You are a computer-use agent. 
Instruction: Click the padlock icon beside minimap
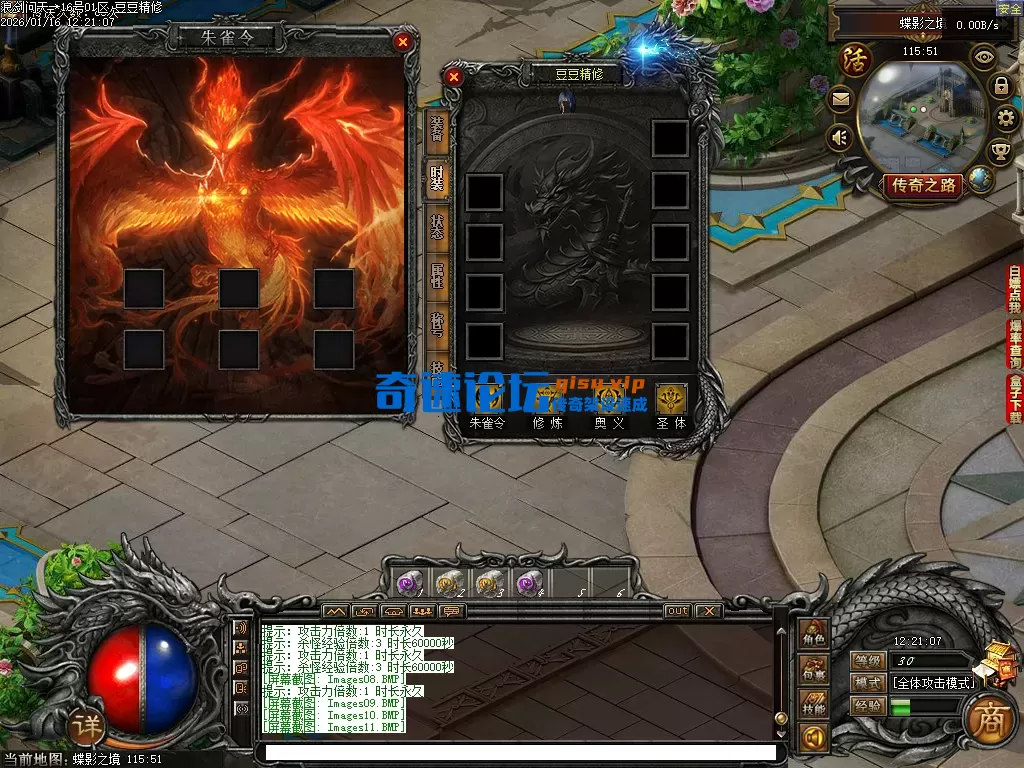tap(1000, 86)
